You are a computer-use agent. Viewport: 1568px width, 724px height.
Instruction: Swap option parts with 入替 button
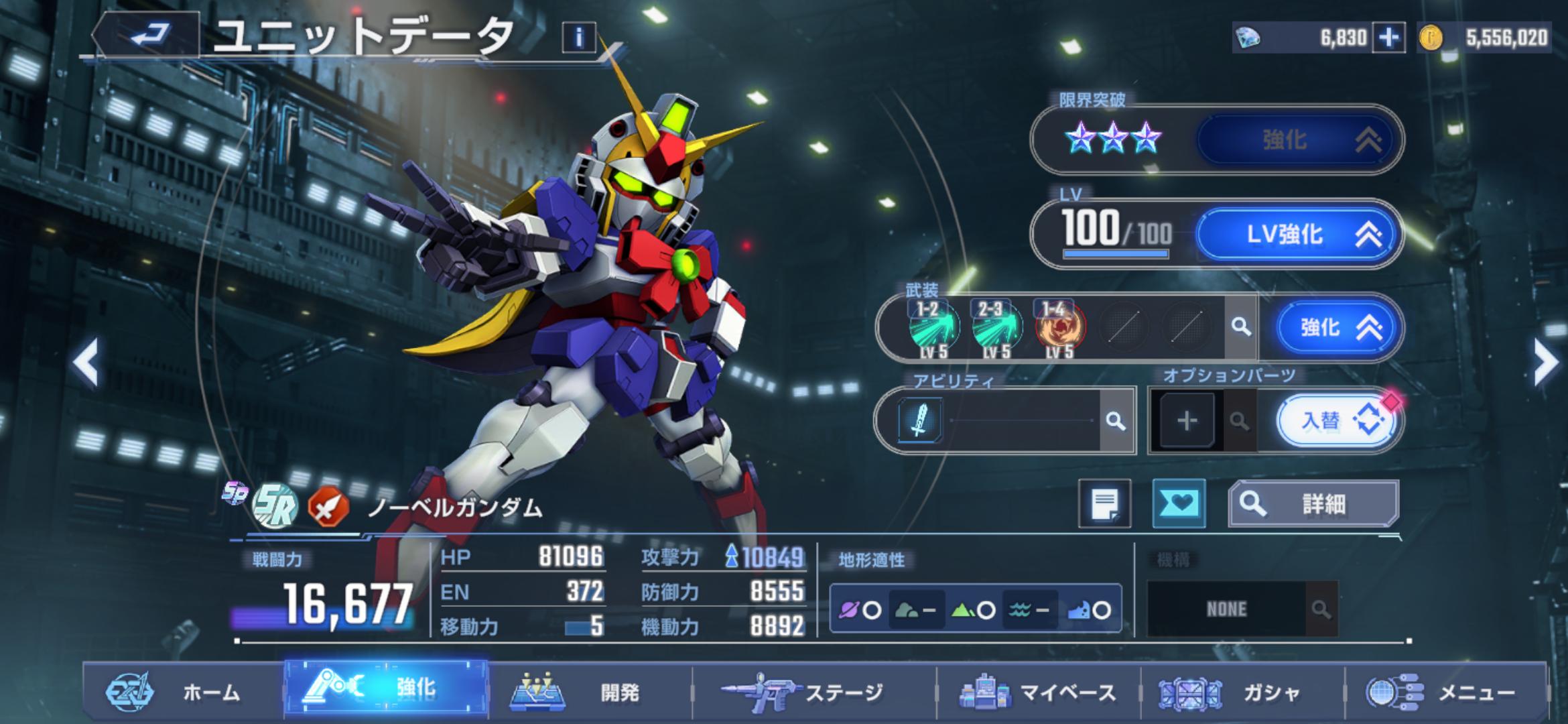click(x=1337, y=421)
